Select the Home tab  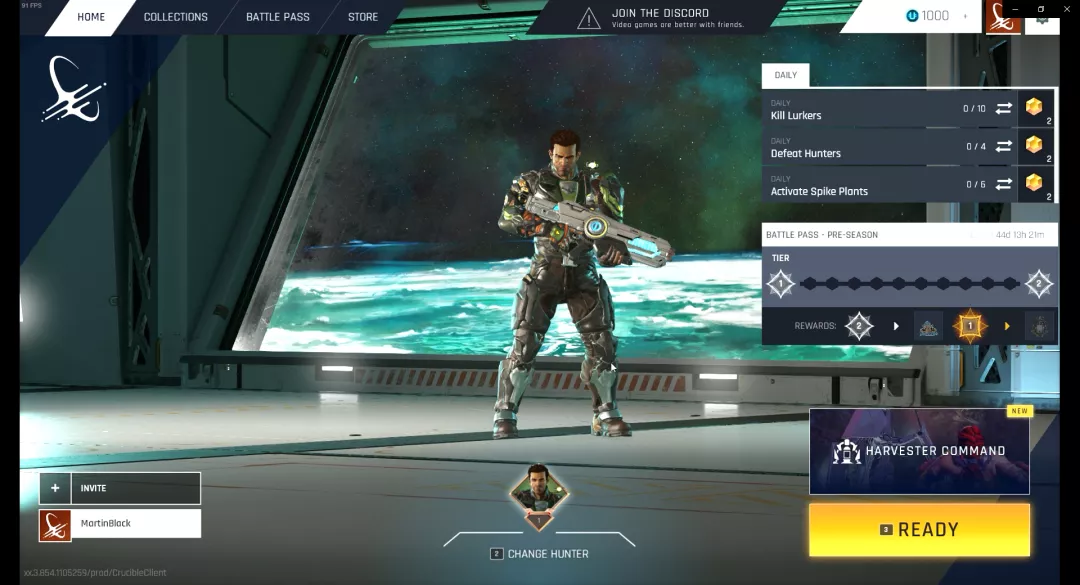pos(91,17)
